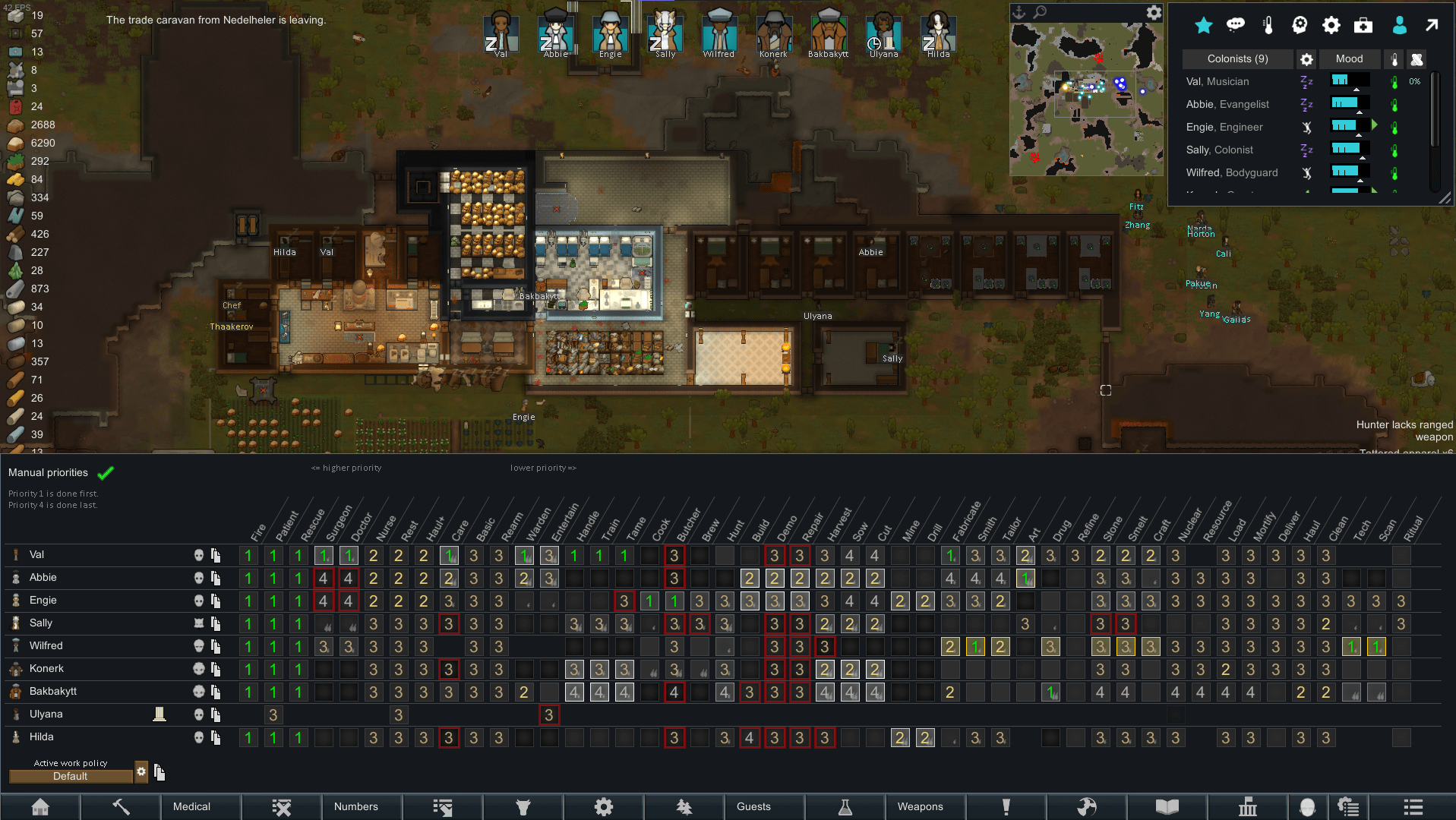
Task: Click the psyche gear-head icon in colonist panel
Action: [1299, 25]
